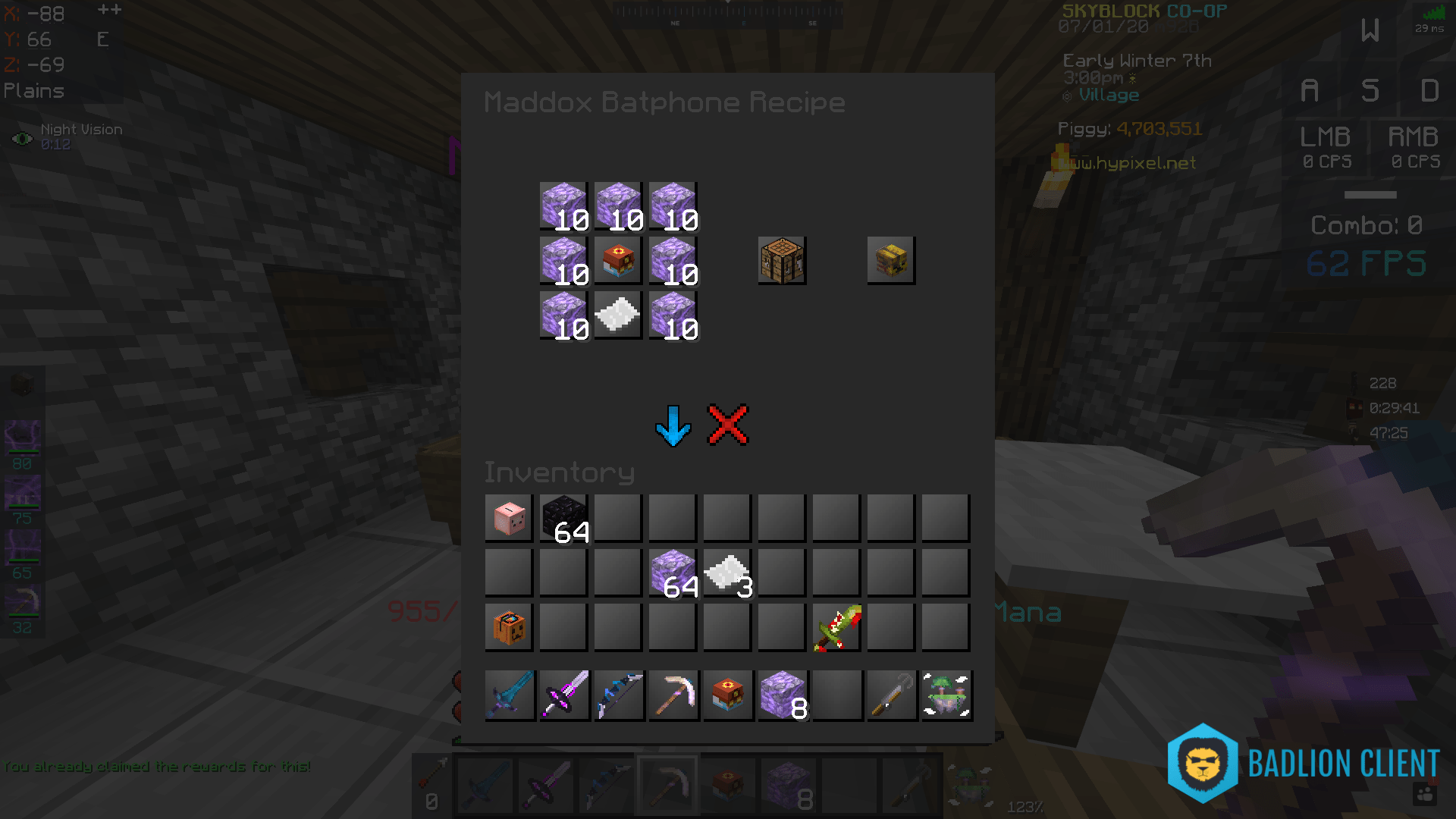
Task: Click the string item in the recipe's bottom row
Action: 617,315
